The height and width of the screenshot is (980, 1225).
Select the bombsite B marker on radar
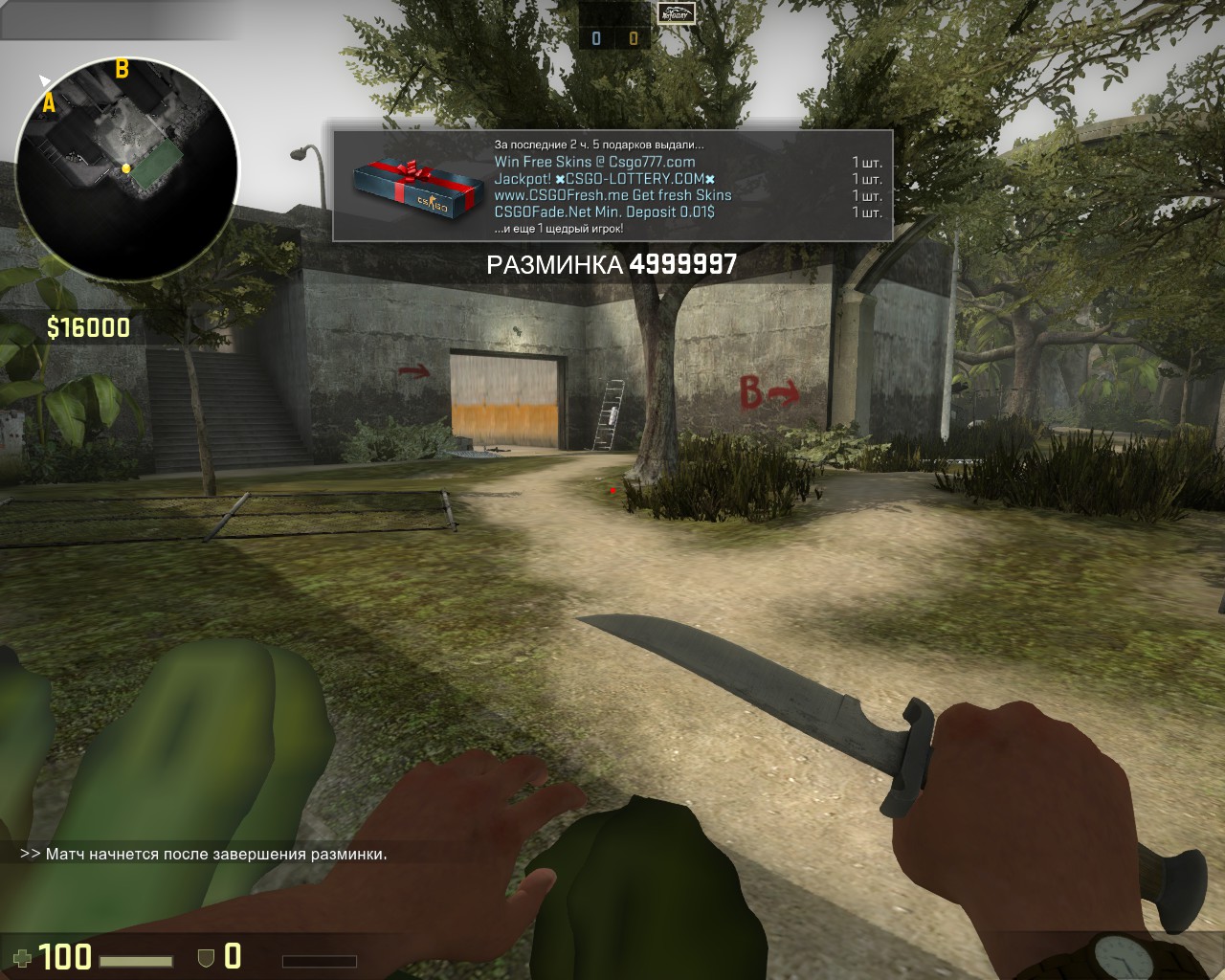click(122, 69)
